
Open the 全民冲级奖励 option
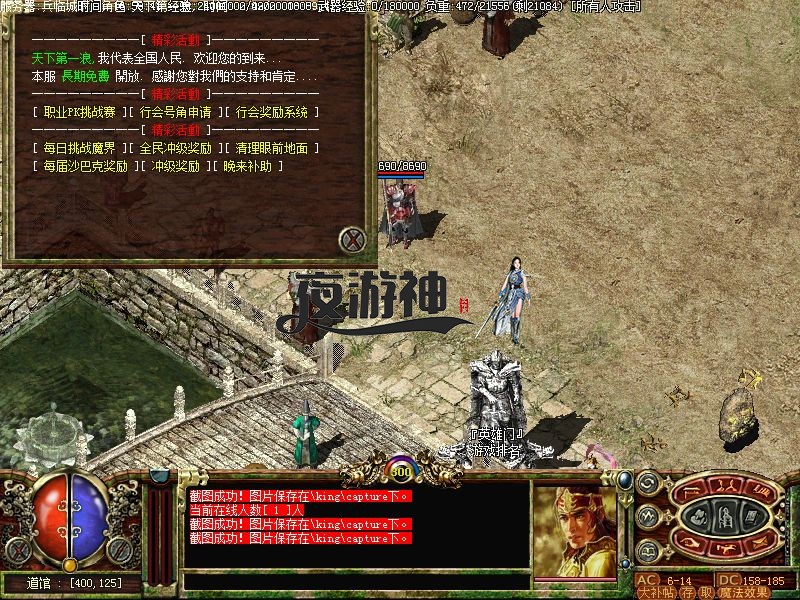click(175, 148)
